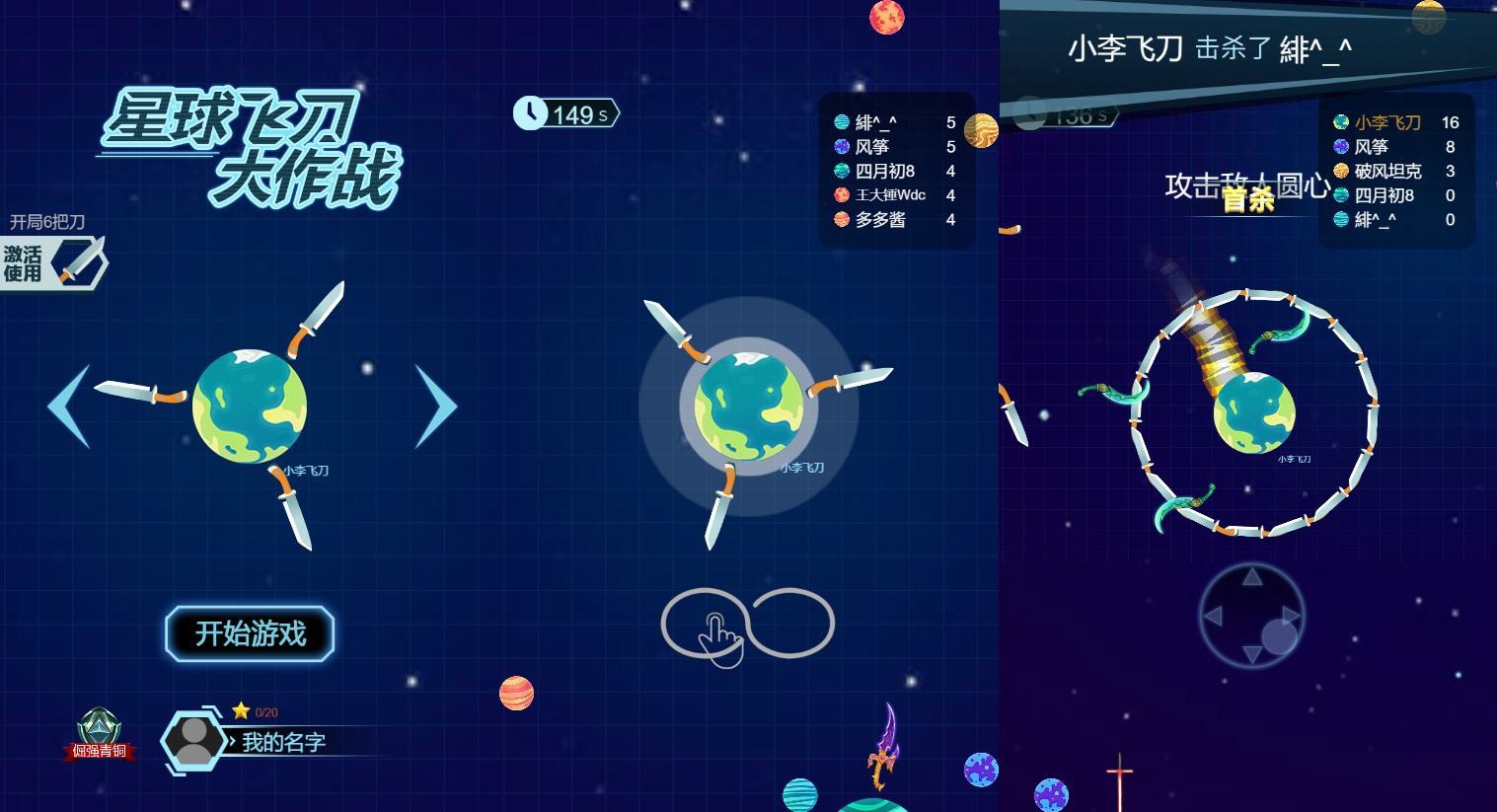1497x812 pixels.
Task: Click 小李飞刀's planet avatar in leaderboard
Action: 1340,122
